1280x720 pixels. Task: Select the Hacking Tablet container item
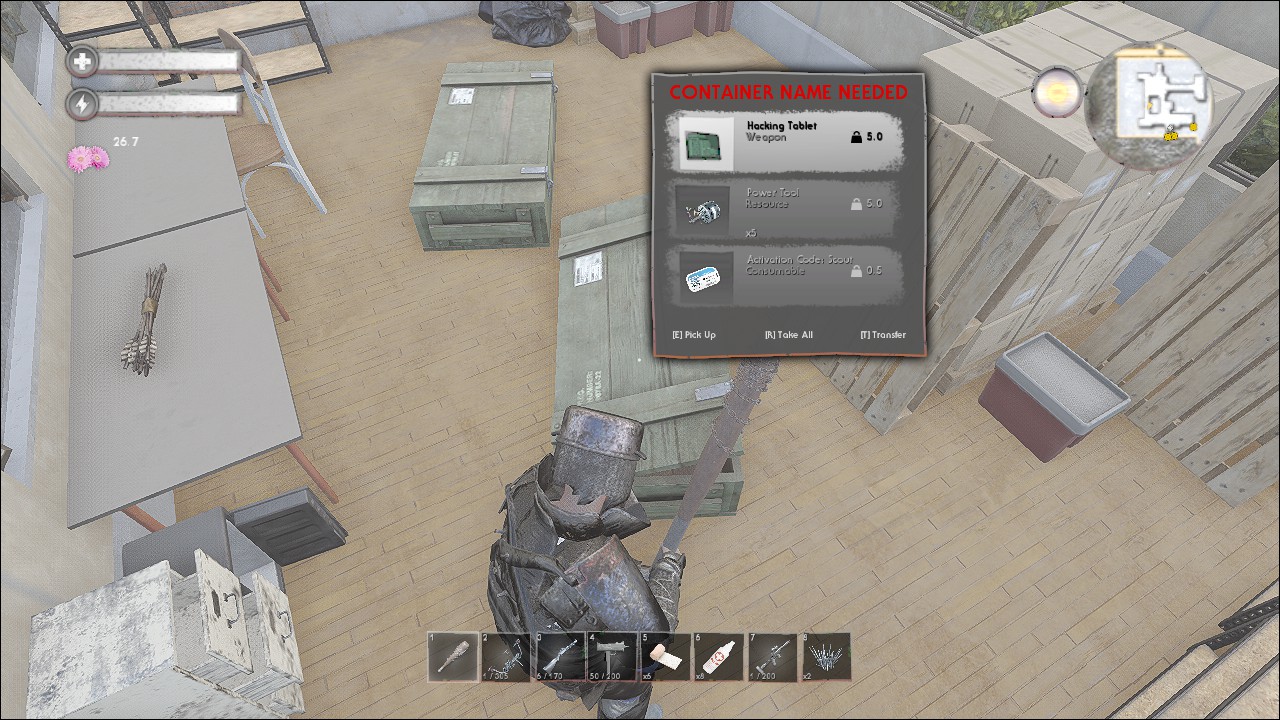(x=788, y=140)
